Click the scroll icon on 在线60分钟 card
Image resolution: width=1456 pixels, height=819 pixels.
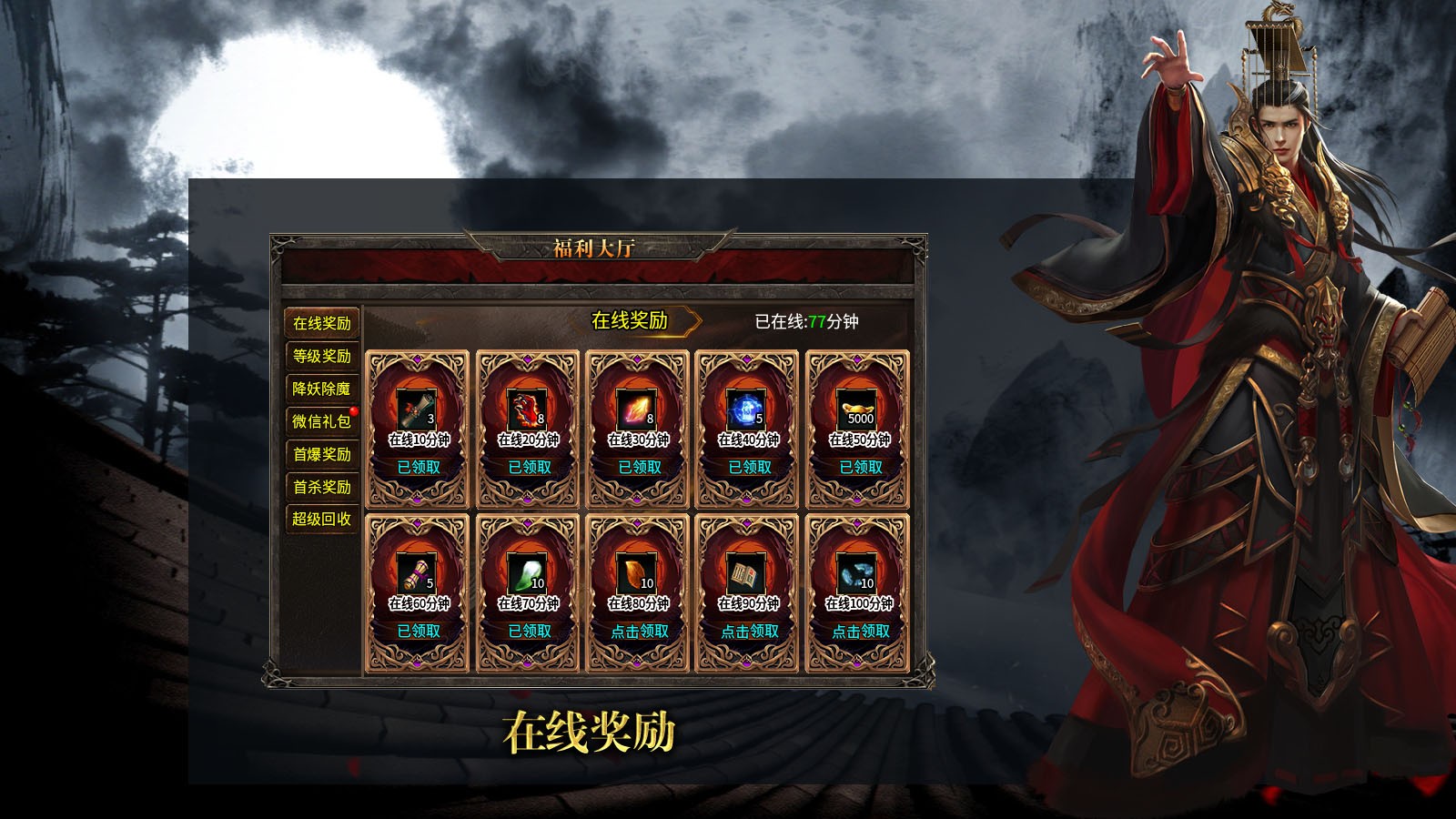[x=416, y=573]
